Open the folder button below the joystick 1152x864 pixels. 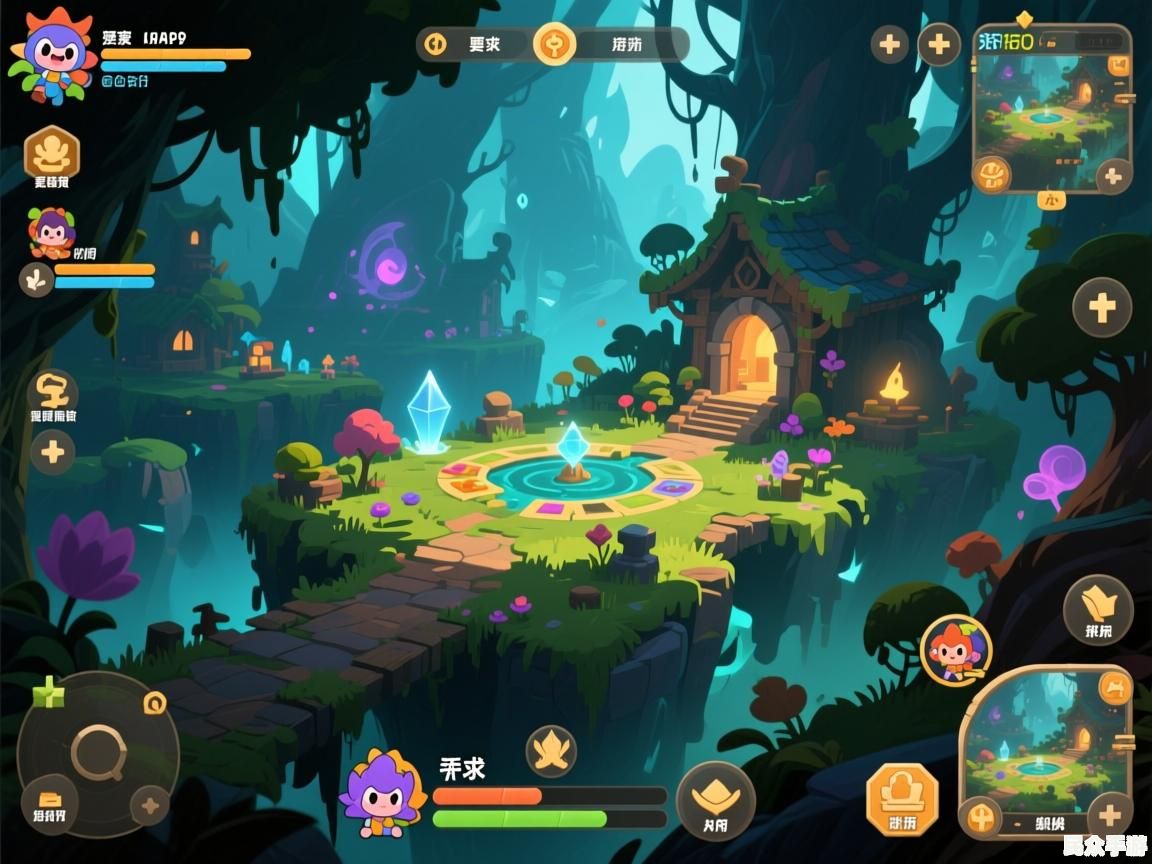tap(50, 803)
